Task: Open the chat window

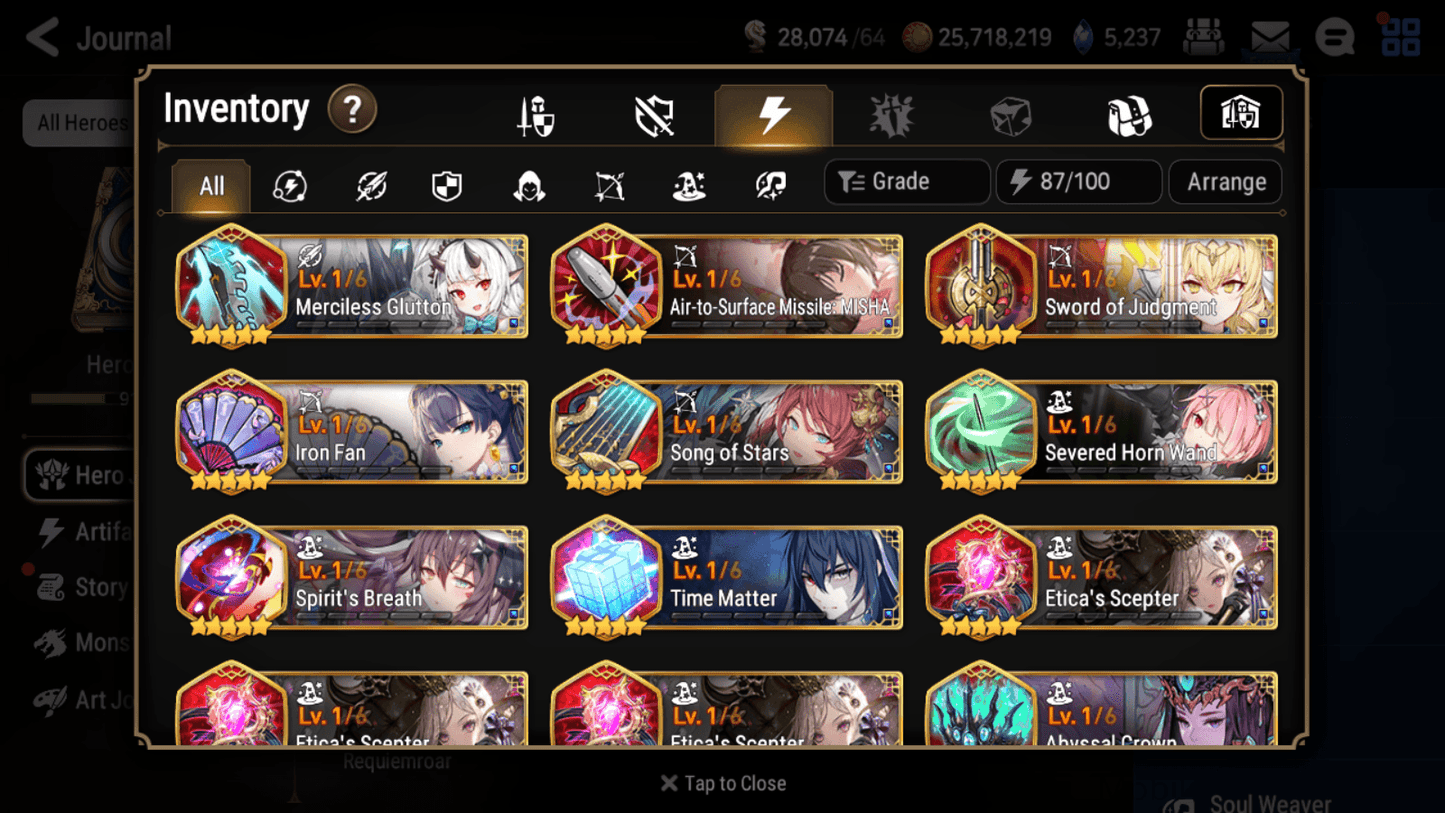Action: pyautogui.click(x=1335, y=37)
